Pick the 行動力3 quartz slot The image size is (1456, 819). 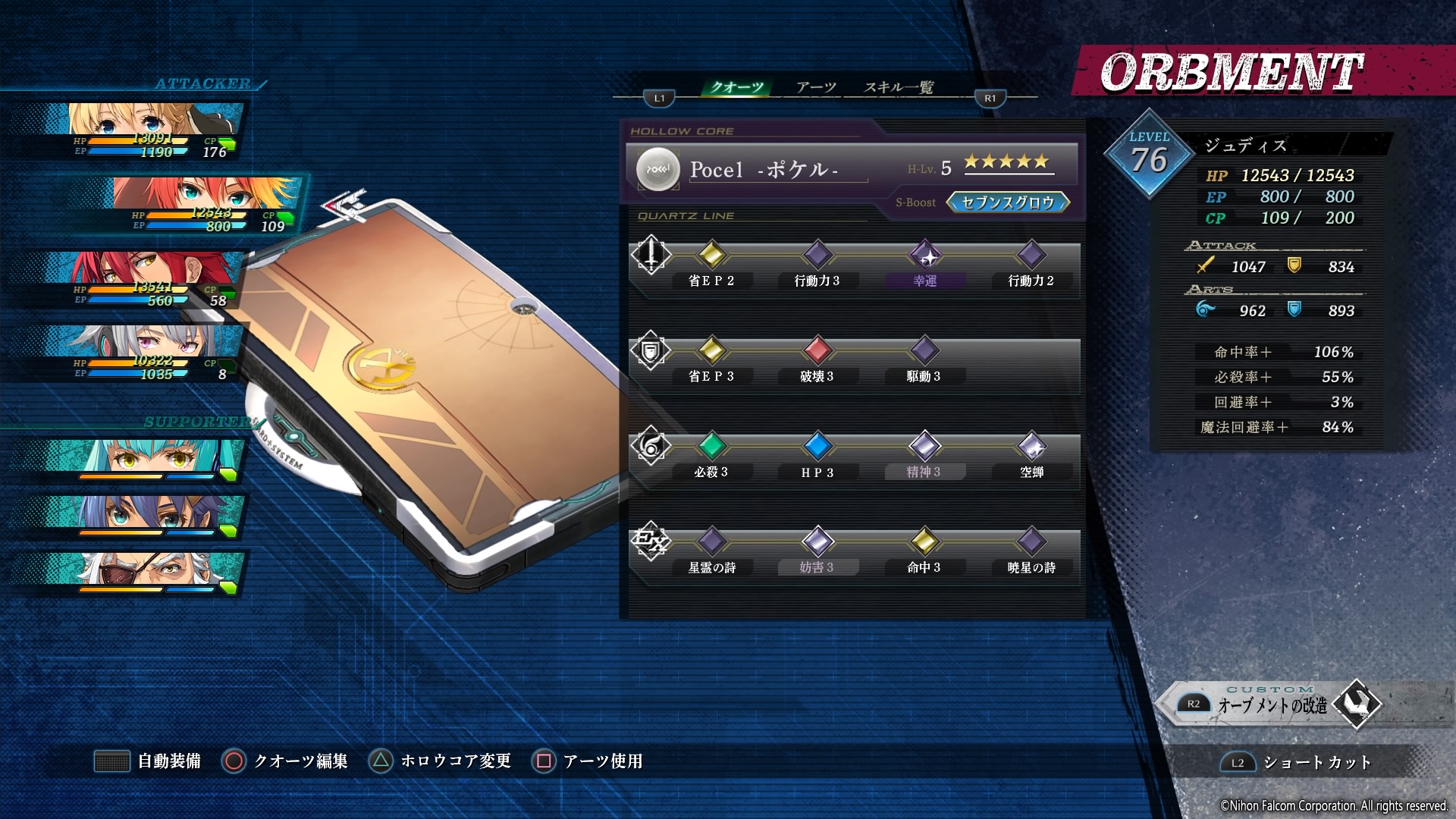[x=817, y=256]
